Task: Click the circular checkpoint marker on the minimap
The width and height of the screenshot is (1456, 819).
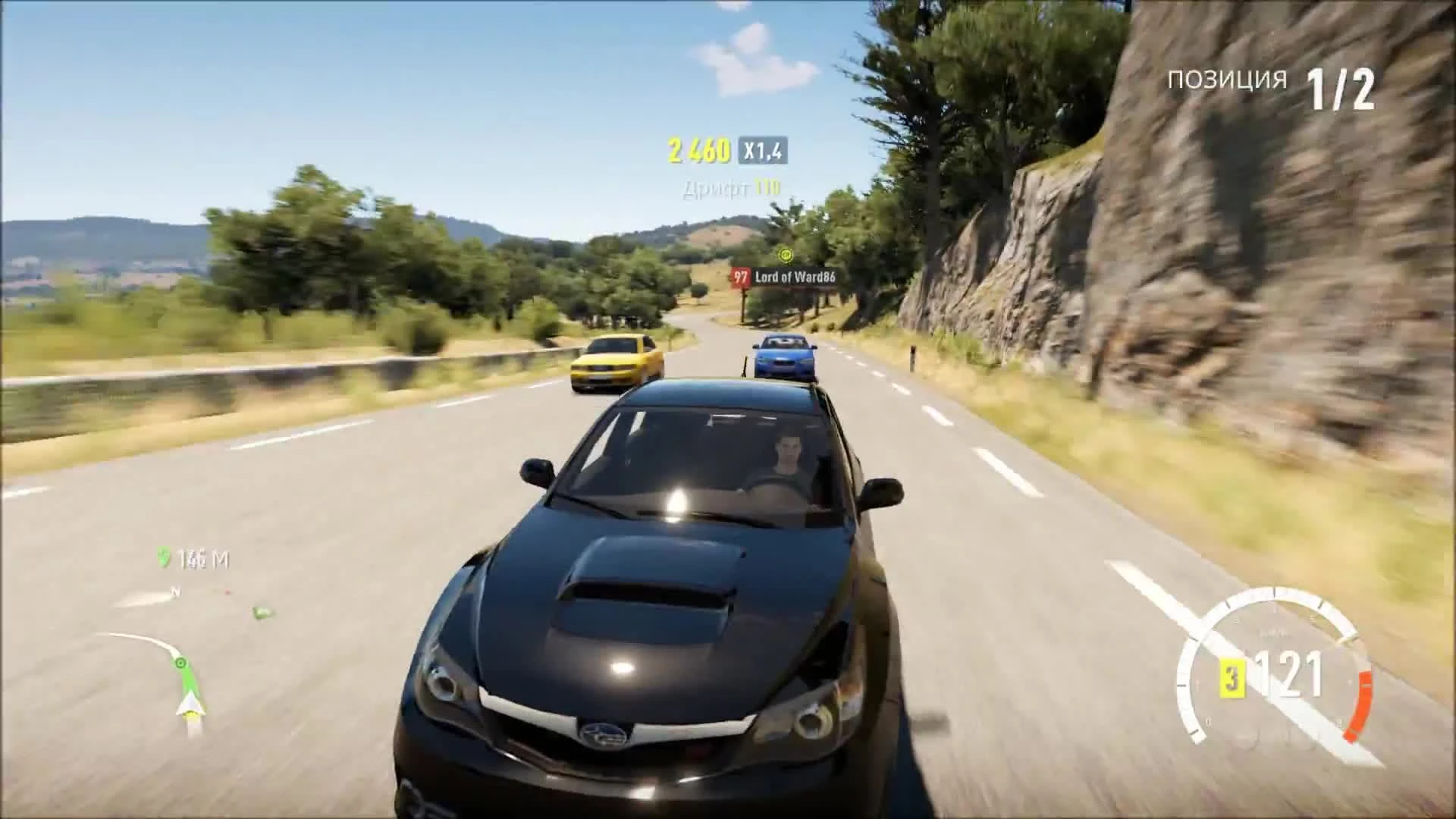Action: click(x=180, y=662)
